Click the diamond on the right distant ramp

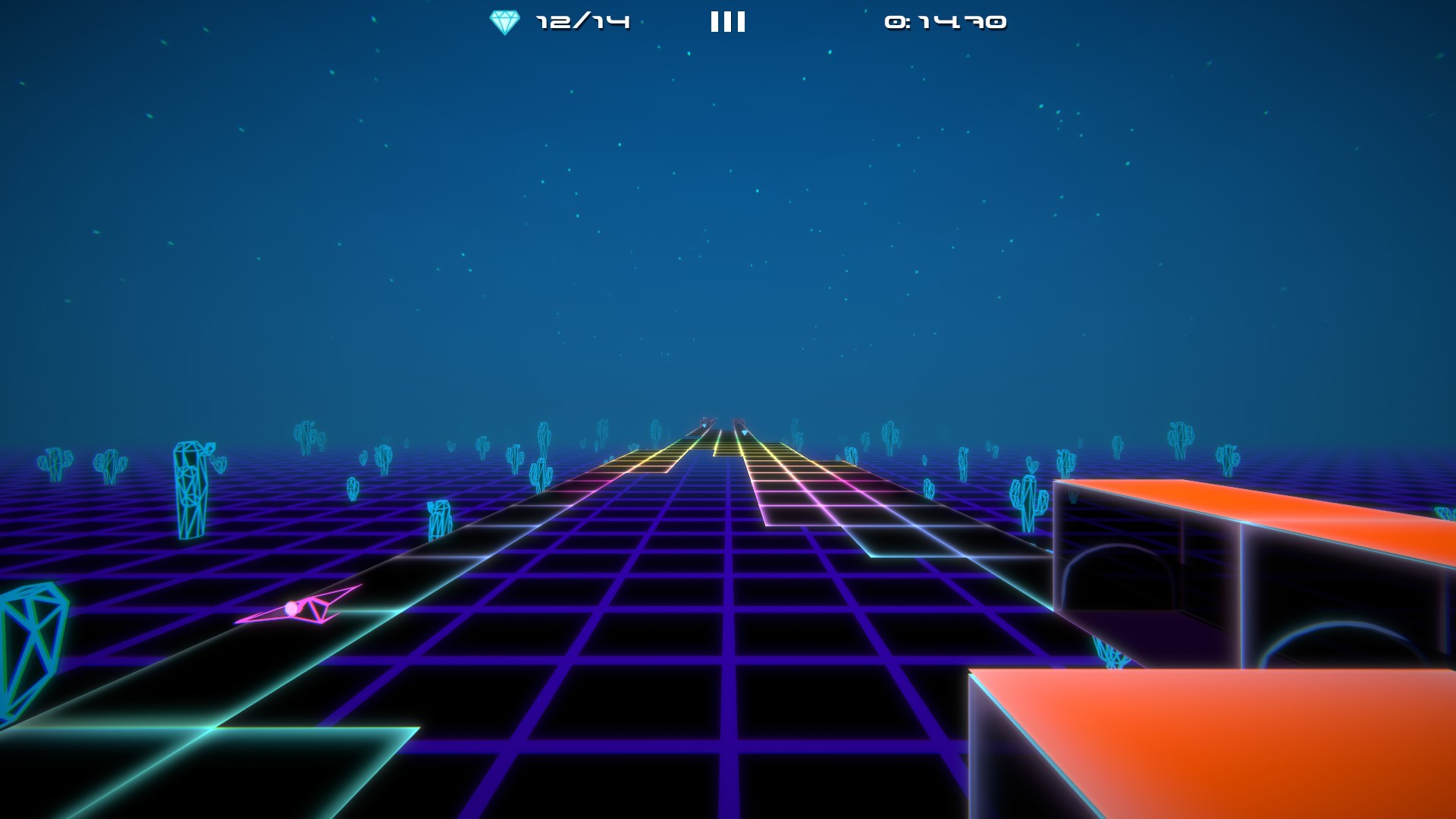[x=745, y=433]
